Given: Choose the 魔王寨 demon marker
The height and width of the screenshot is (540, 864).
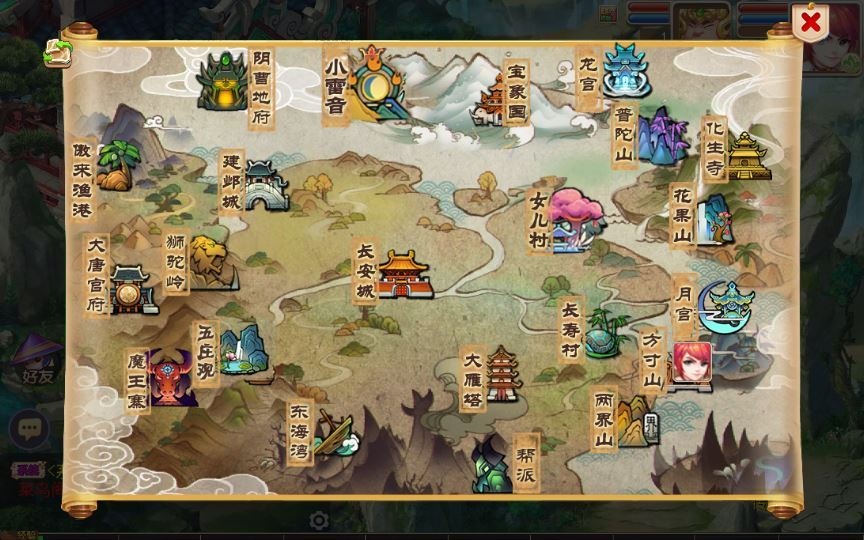Looking at the screenshot, I should [x=171, y=378].
